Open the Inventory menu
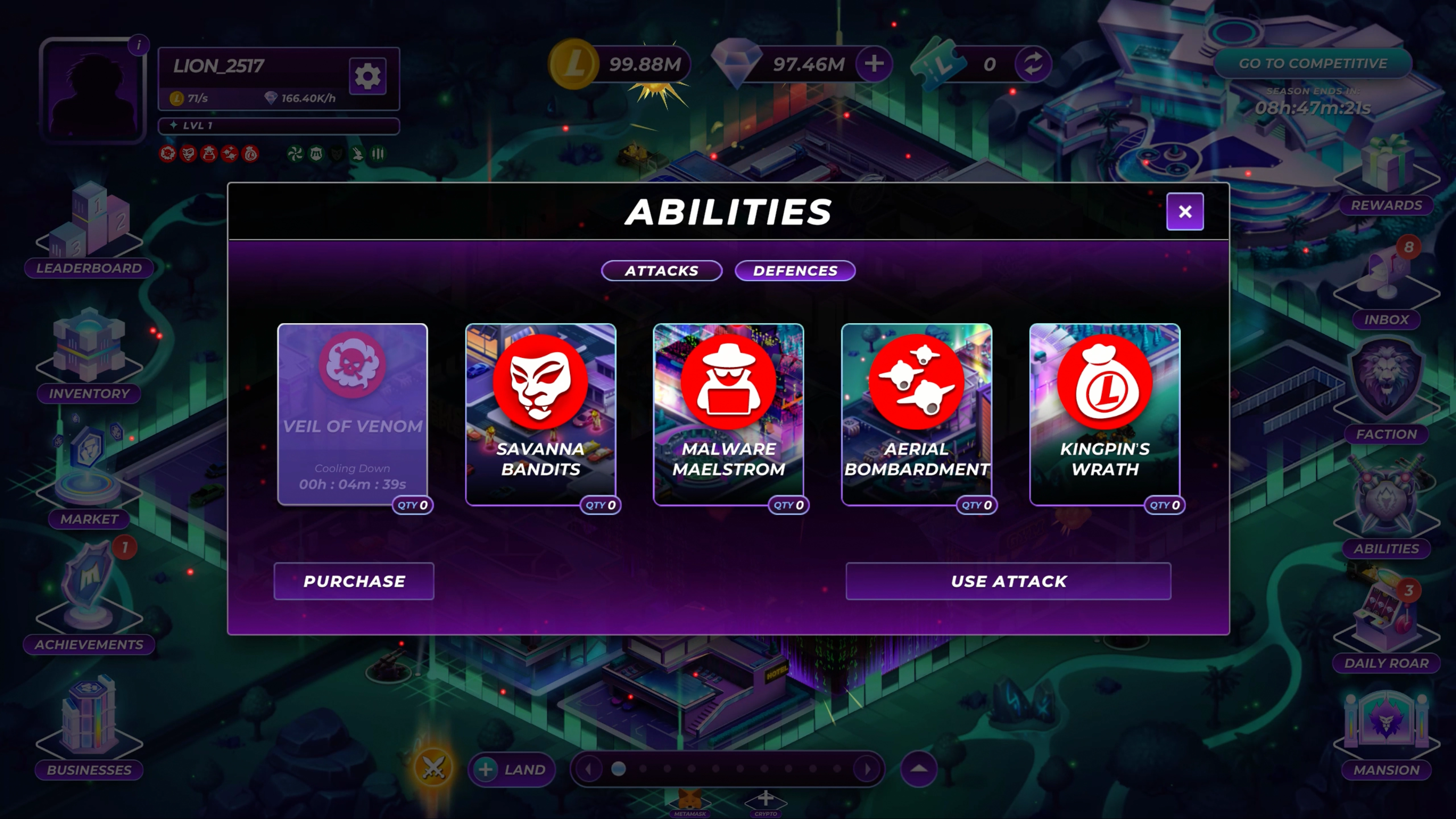This screenshot has height=819, width=1456. point(89,356)
